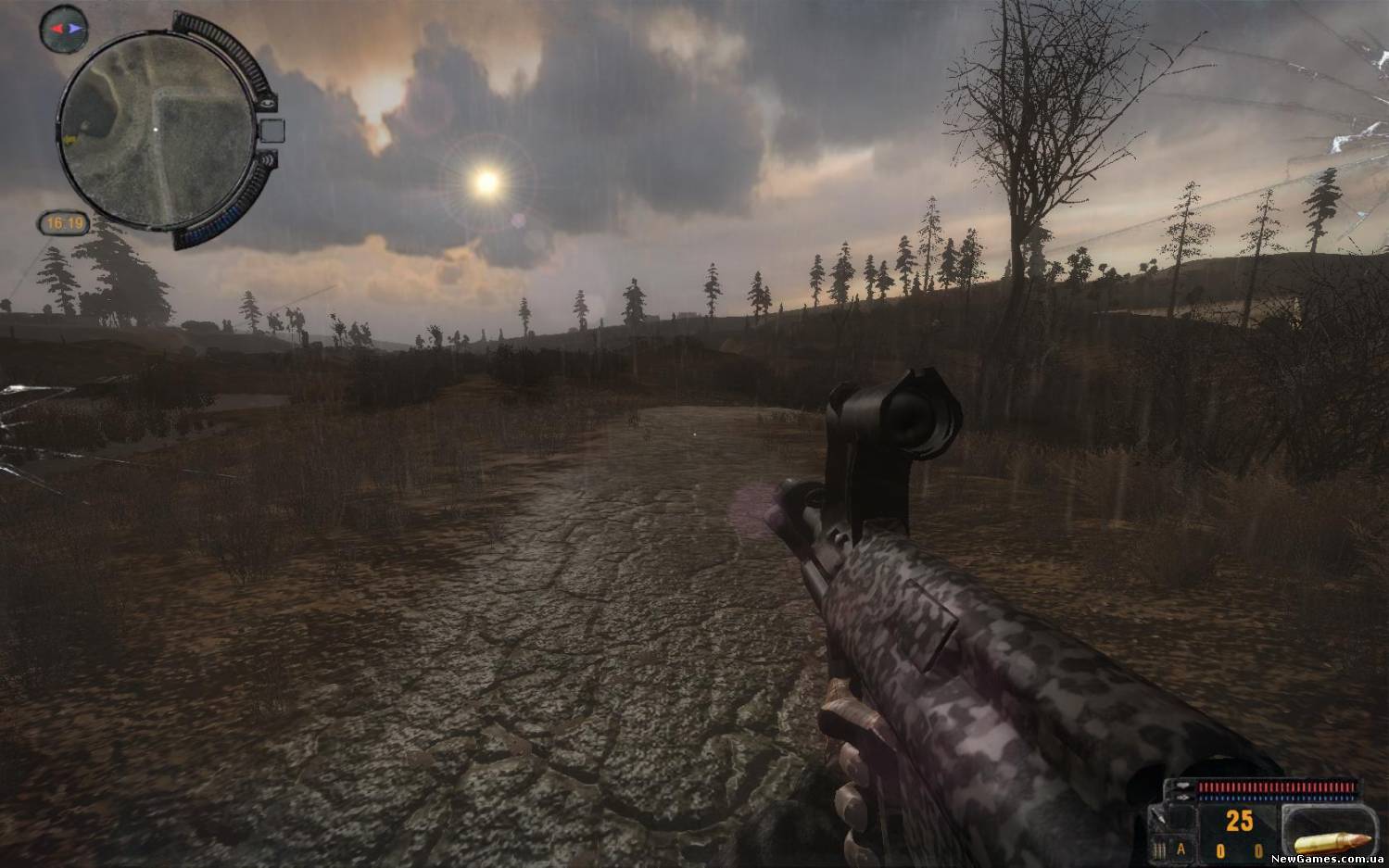Click the eye visibility icon beside minimap

pos(268,104)
